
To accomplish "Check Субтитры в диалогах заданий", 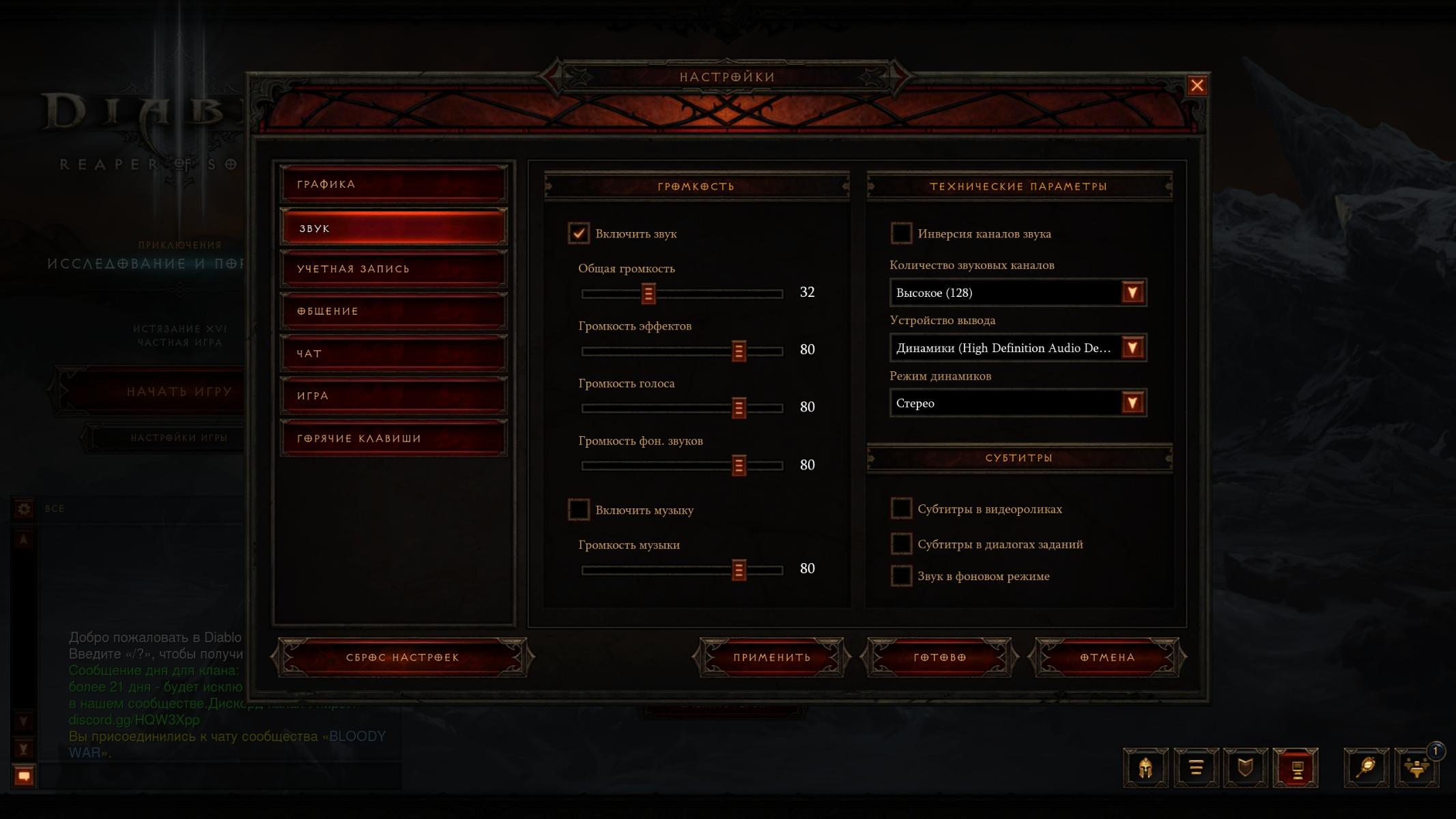I will [x=901, y=544].
